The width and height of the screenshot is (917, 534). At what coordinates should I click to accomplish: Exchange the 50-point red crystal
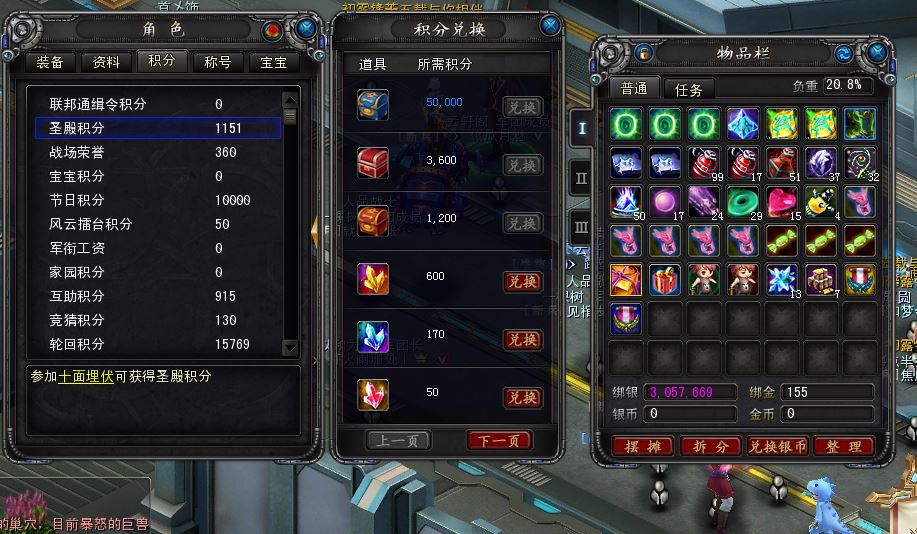point(522,398)
